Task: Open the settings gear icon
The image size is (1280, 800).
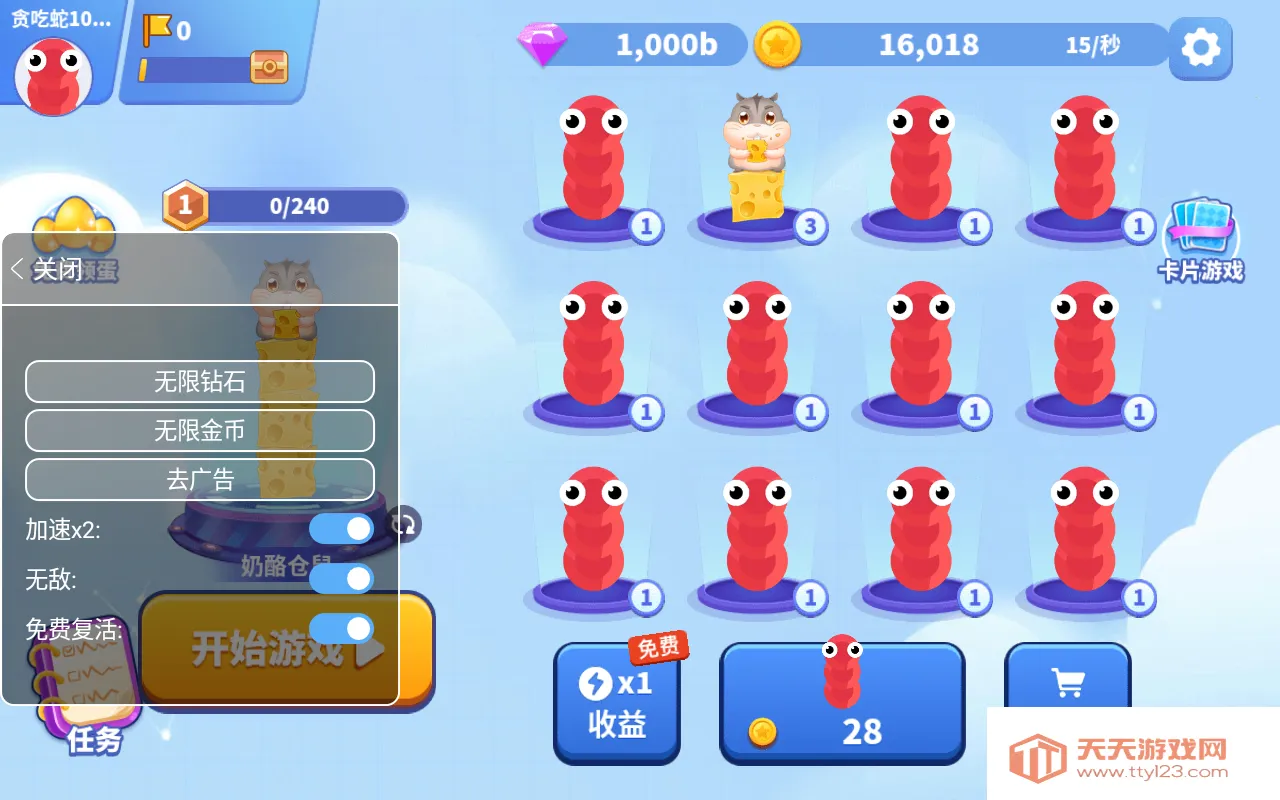Action: pyautogui.click(x=1200, y=49)
